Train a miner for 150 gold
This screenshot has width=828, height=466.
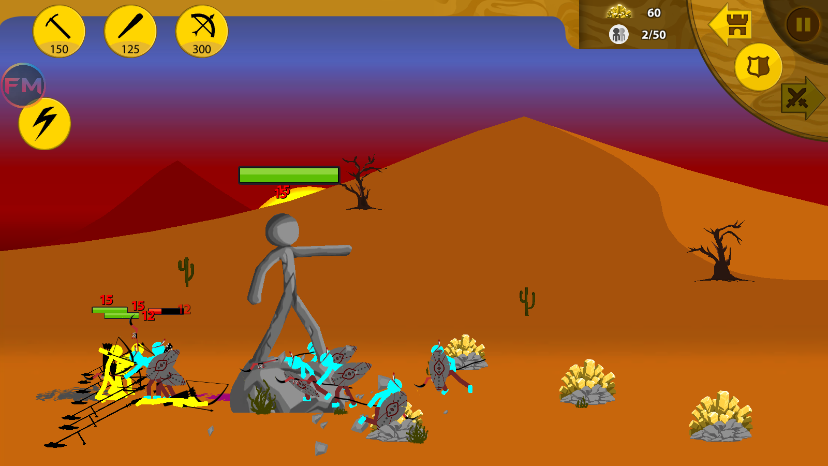tap(59, 31)
